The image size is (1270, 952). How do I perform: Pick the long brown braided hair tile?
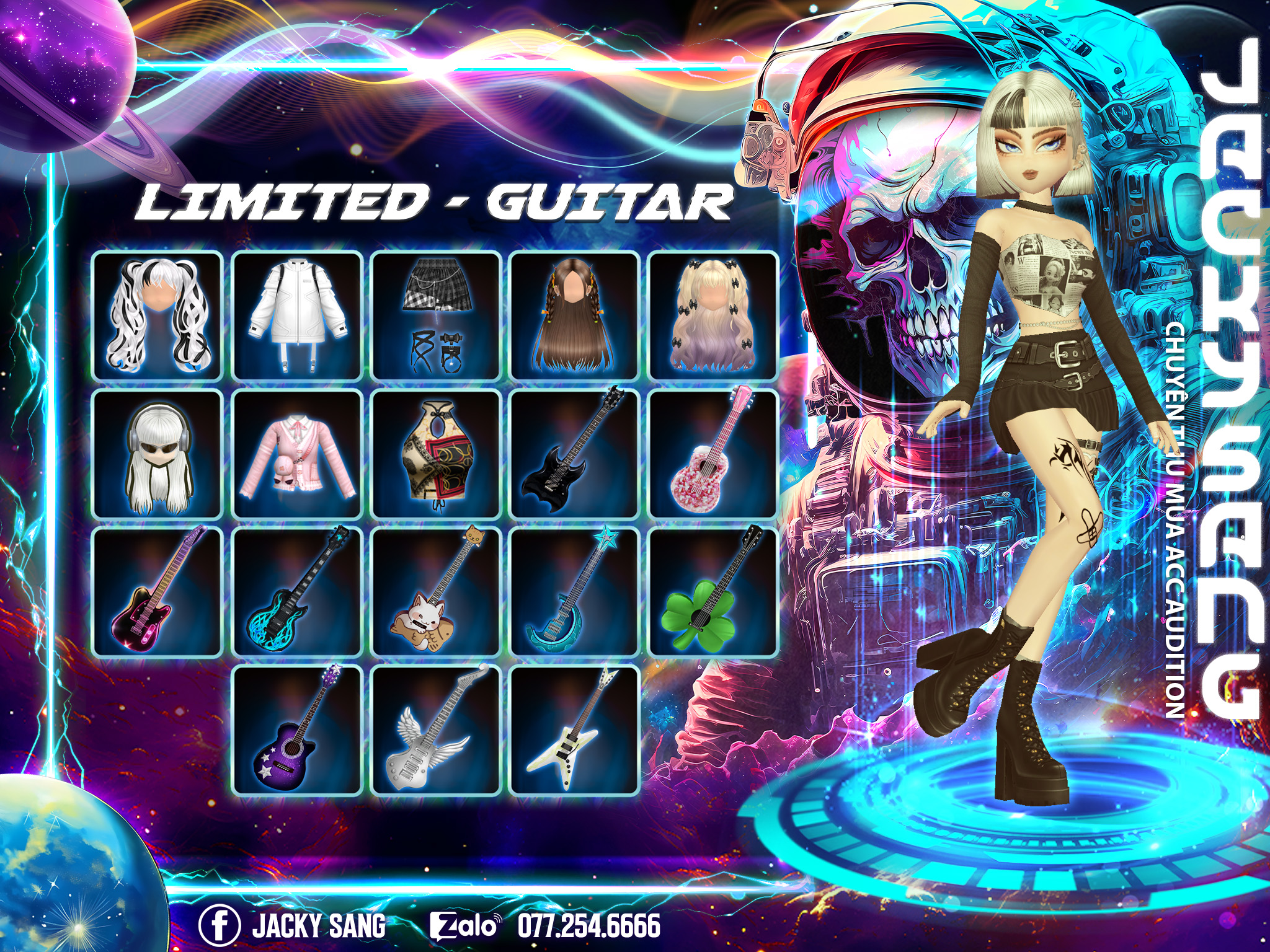575,315
